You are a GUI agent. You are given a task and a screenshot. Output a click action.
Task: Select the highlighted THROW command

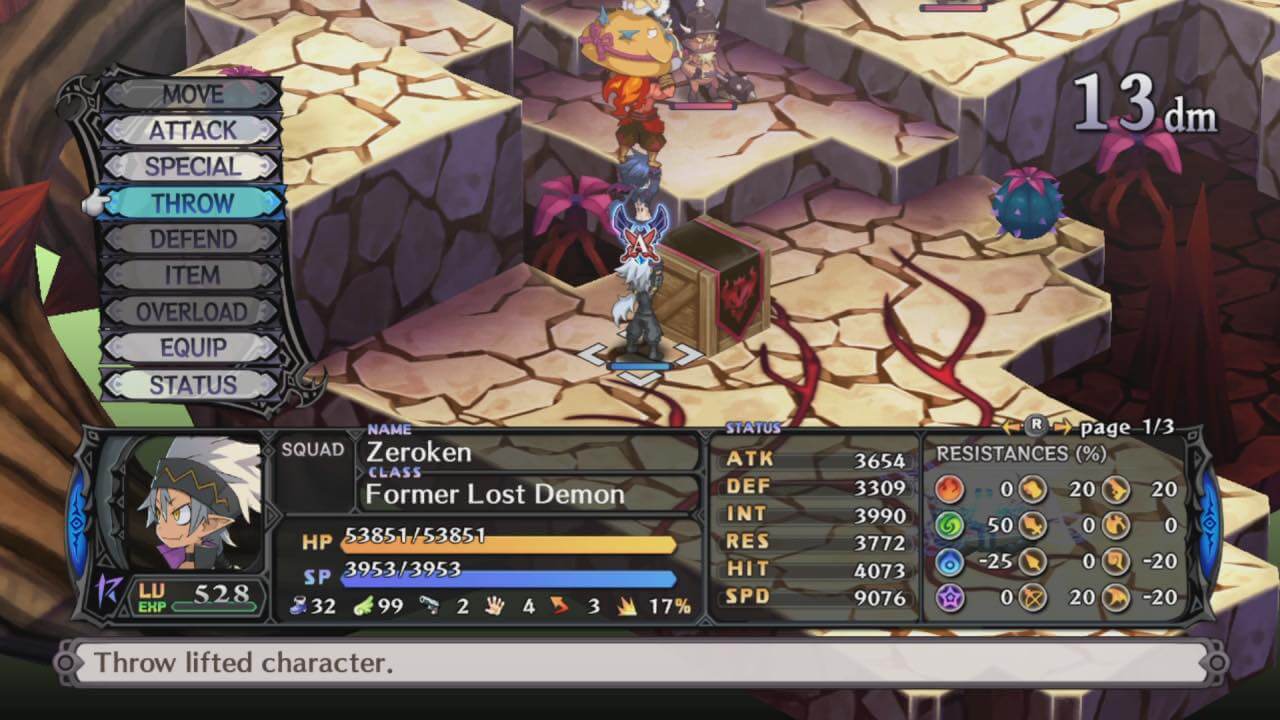tap(192, 203)
